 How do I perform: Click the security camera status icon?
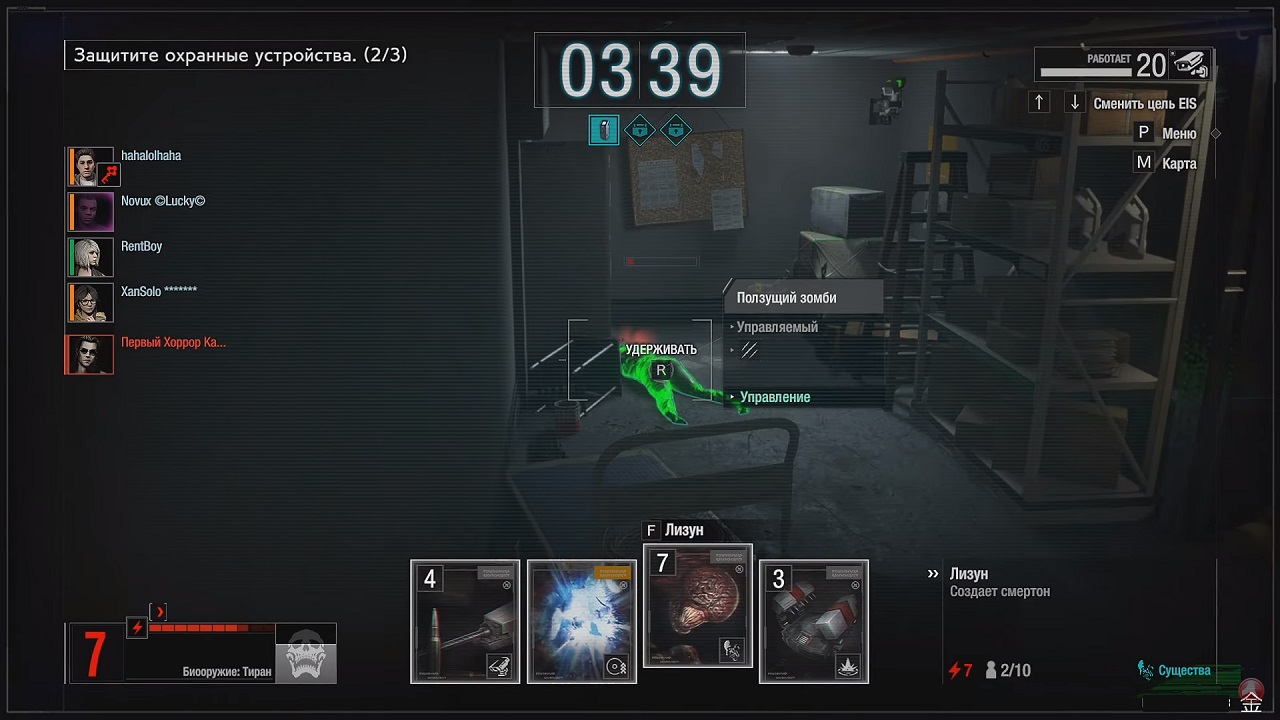[1190, 65]
